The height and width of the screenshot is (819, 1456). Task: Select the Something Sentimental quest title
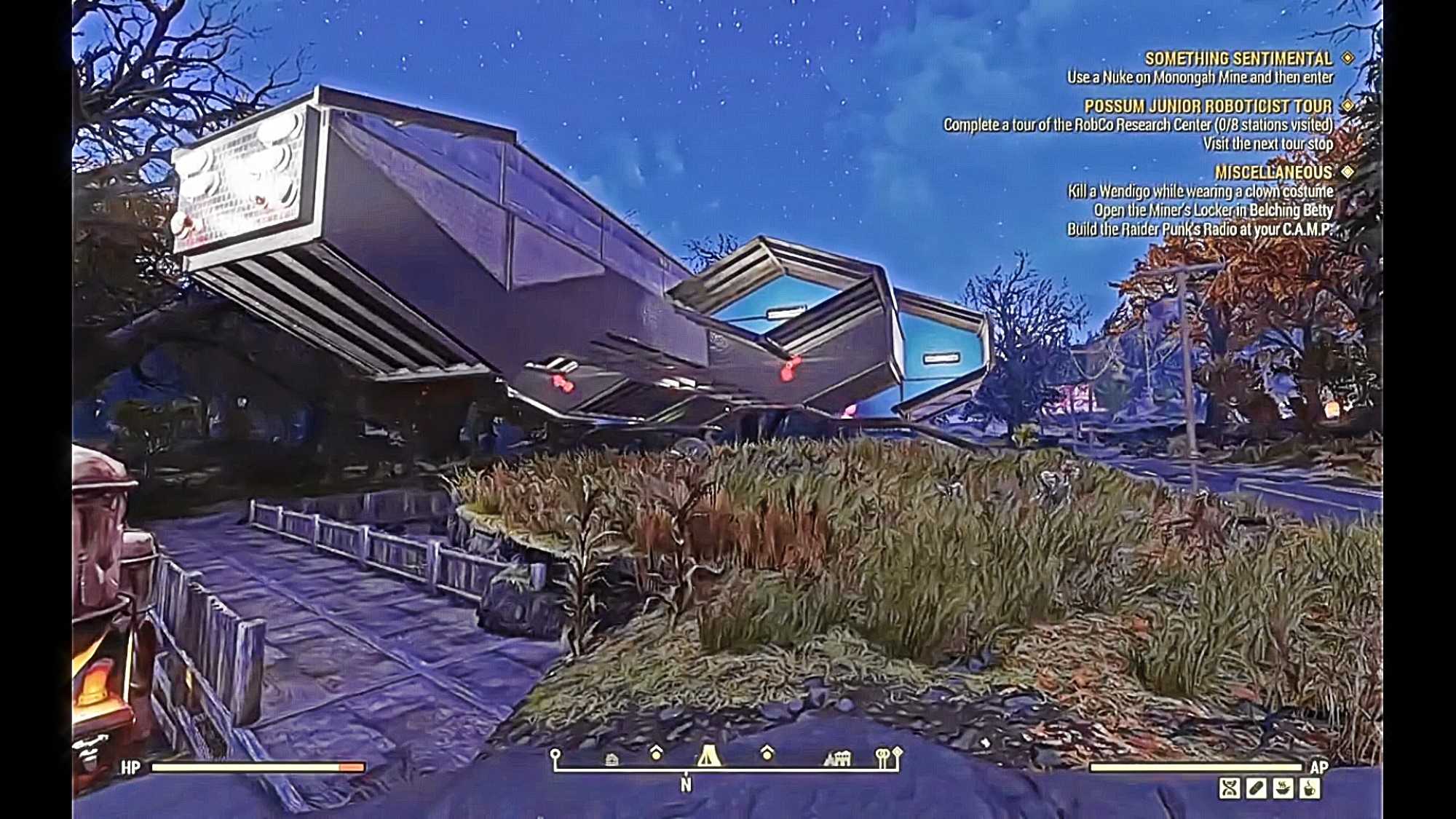point(1238,58)
